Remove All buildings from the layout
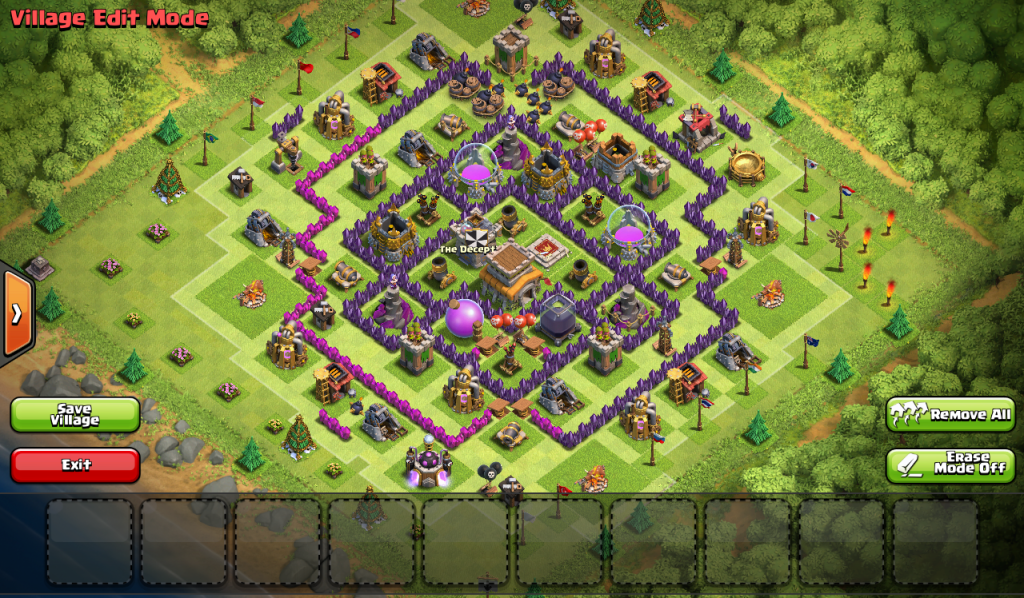 tap(950, 414)
